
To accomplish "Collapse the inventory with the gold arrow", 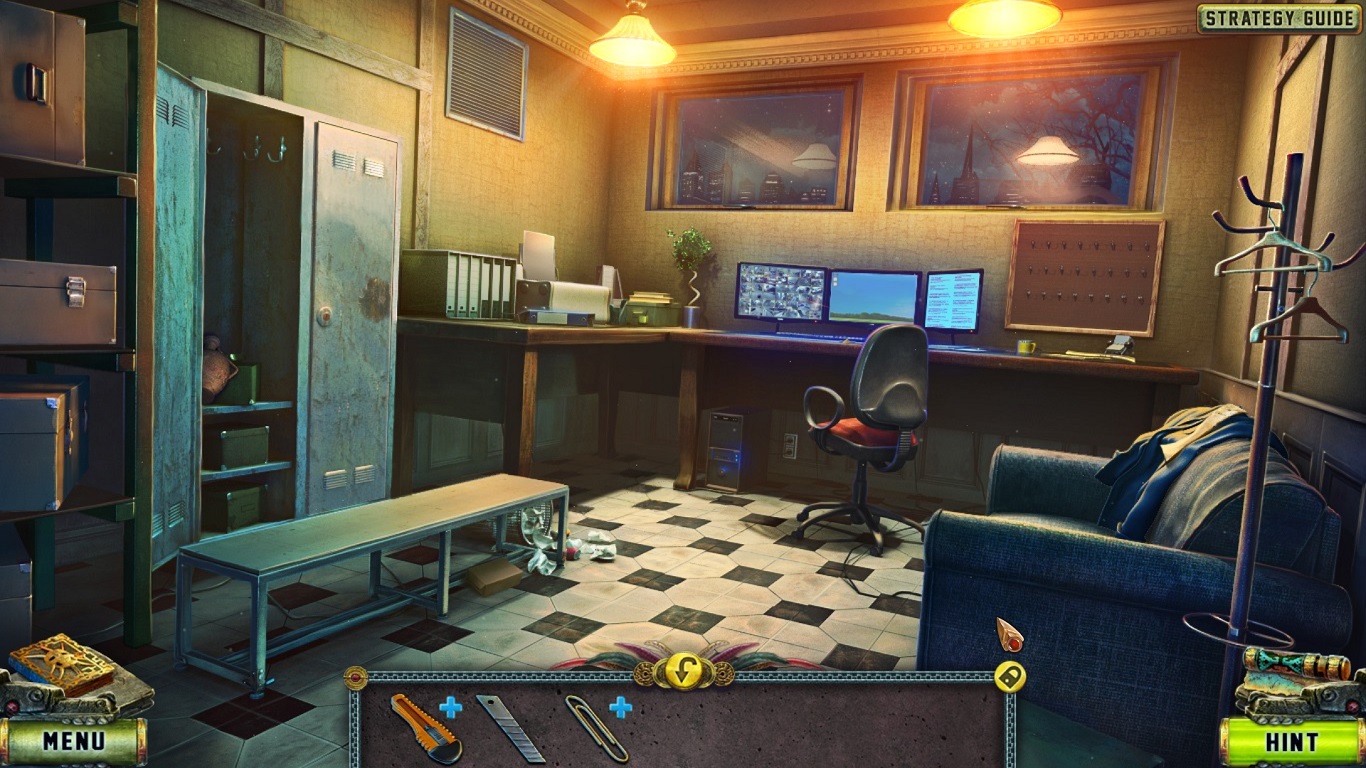I will click(683, 668).
